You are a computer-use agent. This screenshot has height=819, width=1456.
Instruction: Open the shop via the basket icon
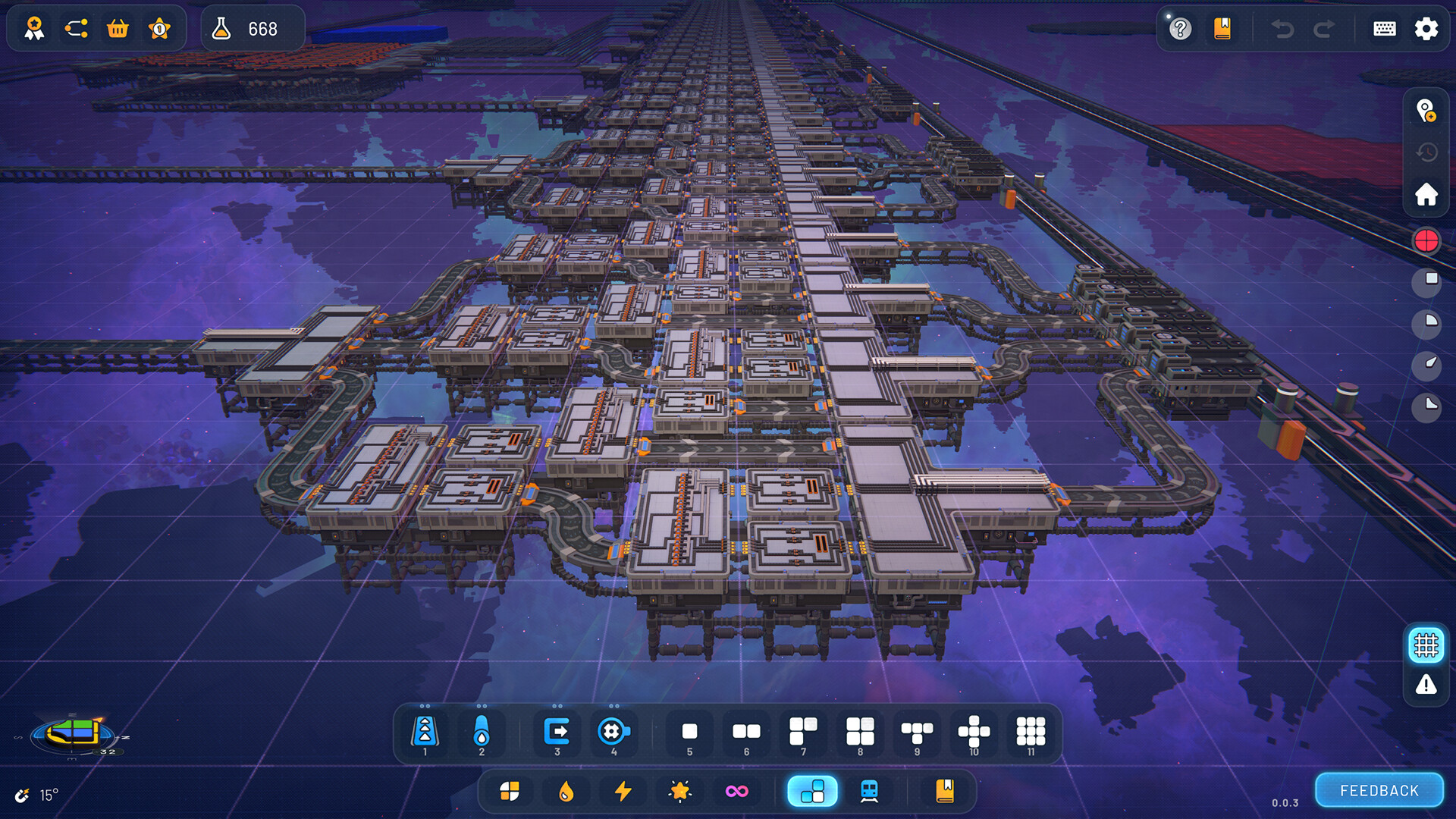click(118, 29)
